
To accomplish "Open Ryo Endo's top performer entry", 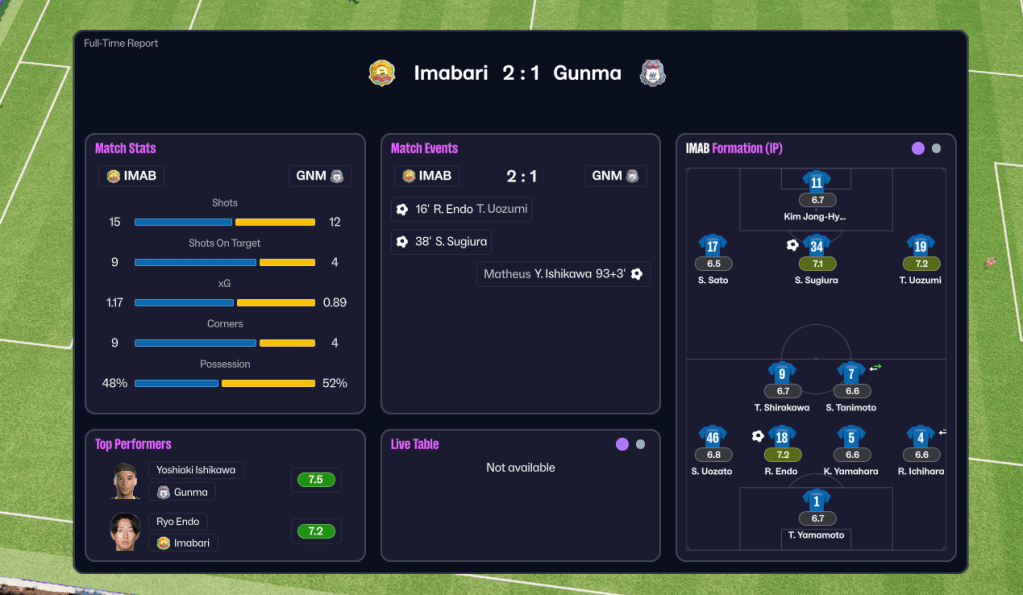I will tap(177, 522).
